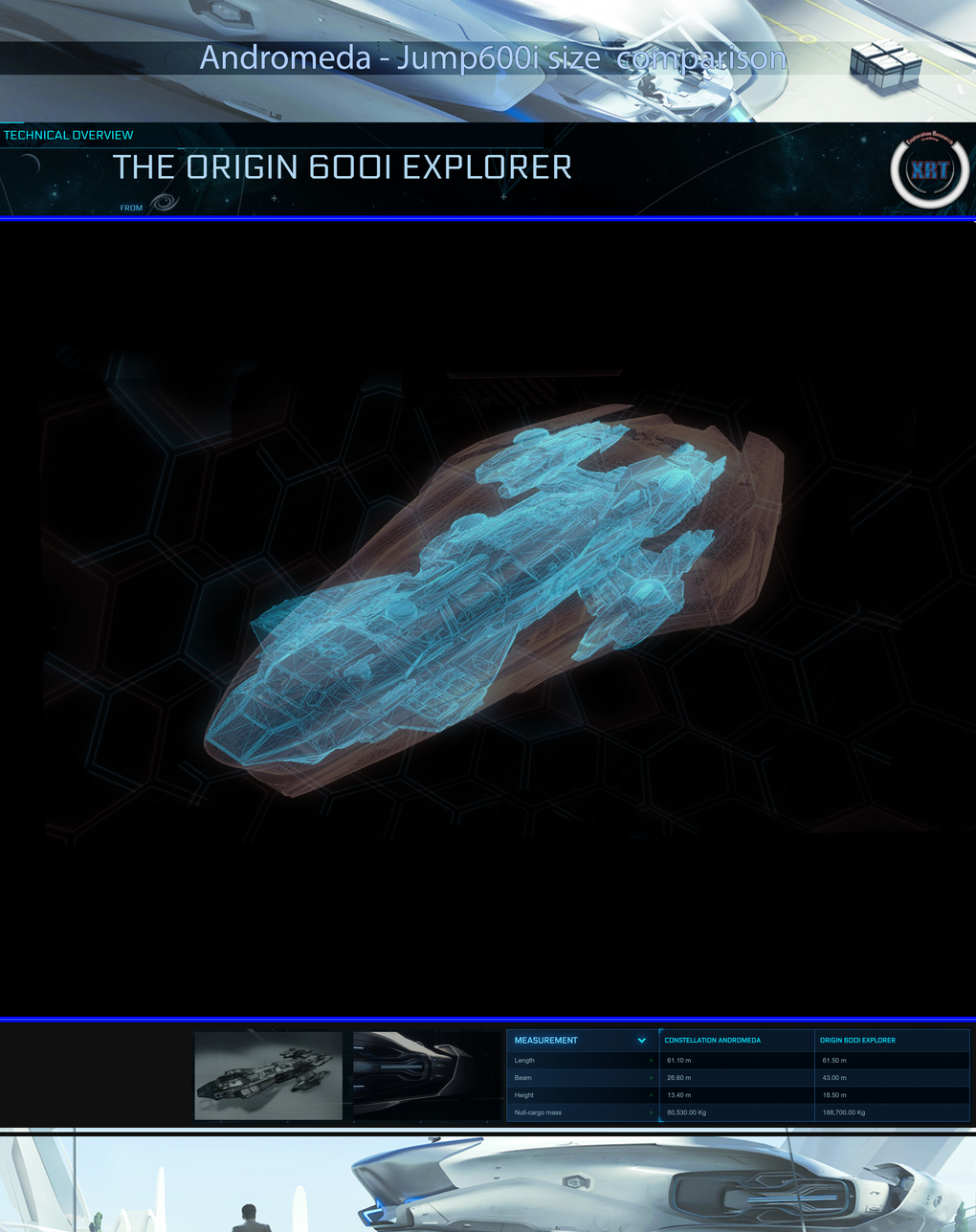Click the XRT circular logo badge
This screenshot has width=976, height=1232.
click(x=929, y=172)
